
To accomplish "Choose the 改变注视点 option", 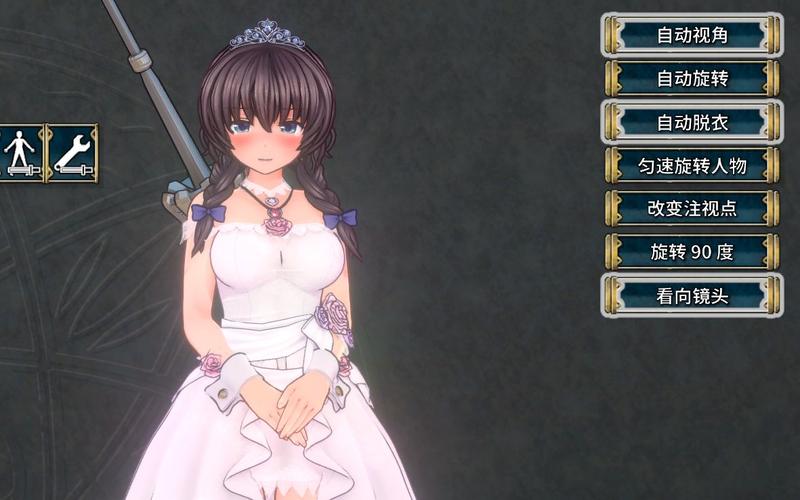I will click(692, 209).
